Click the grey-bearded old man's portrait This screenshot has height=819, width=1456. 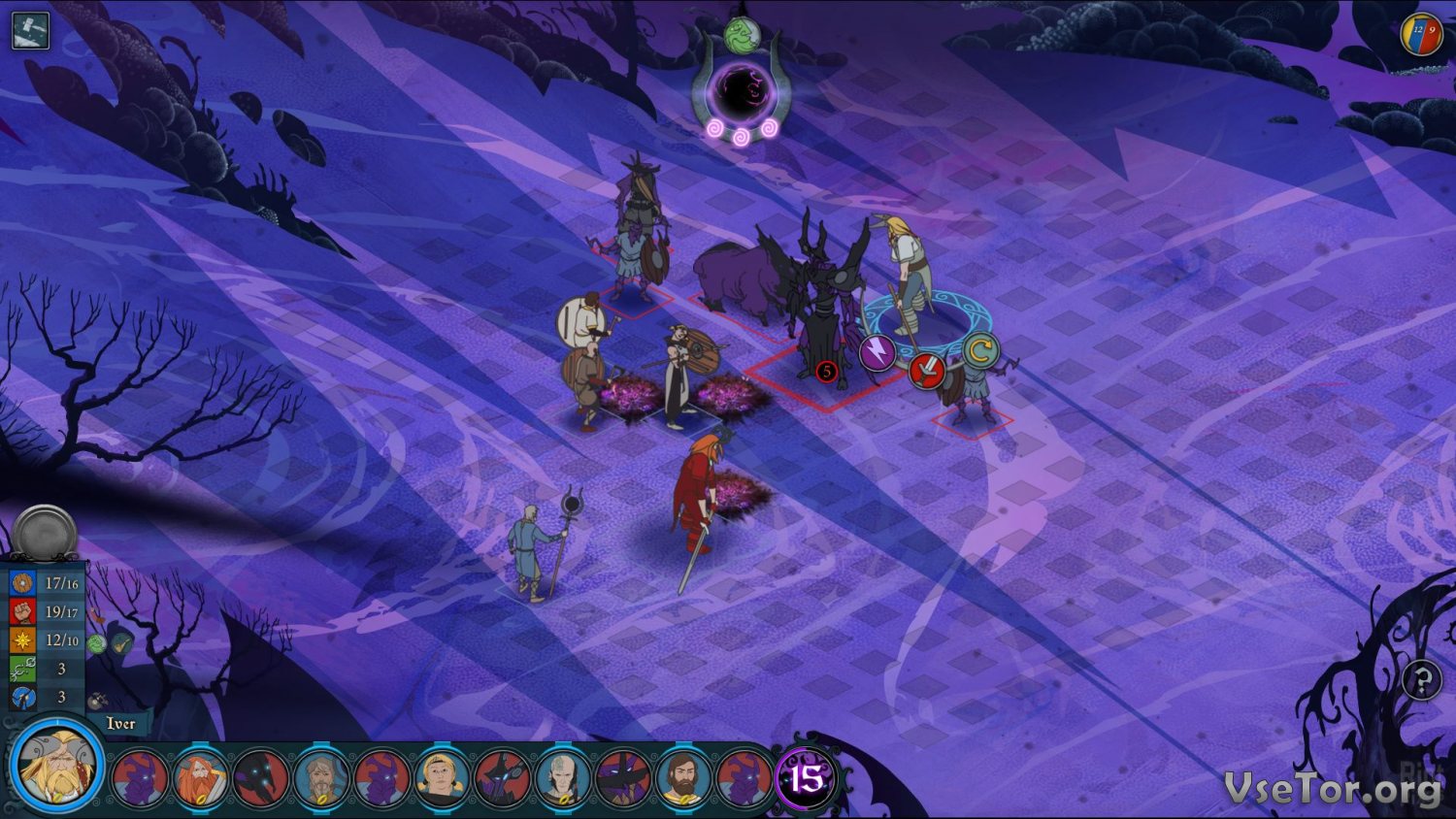321,778
